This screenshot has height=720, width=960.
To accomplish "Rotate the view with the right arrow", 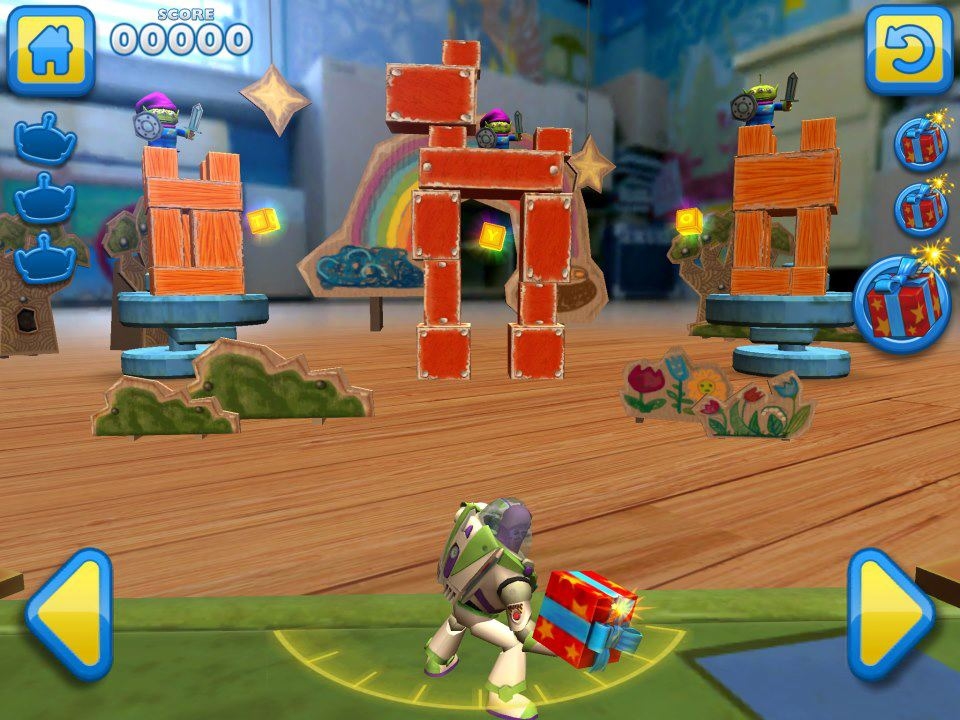I will (890, 614).
